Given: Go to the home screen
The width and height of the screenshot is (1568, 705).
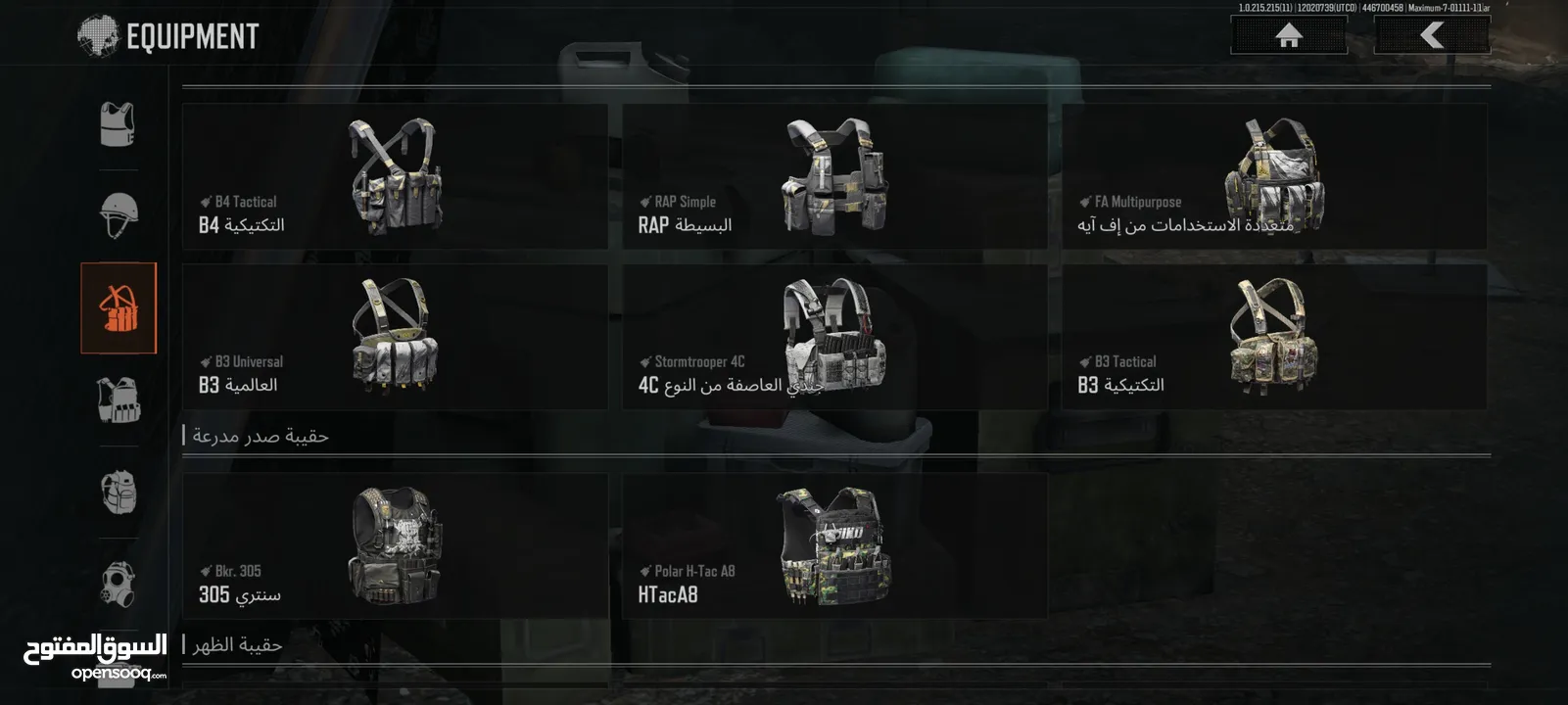Looking at the screenshot, I should 1288,36.
